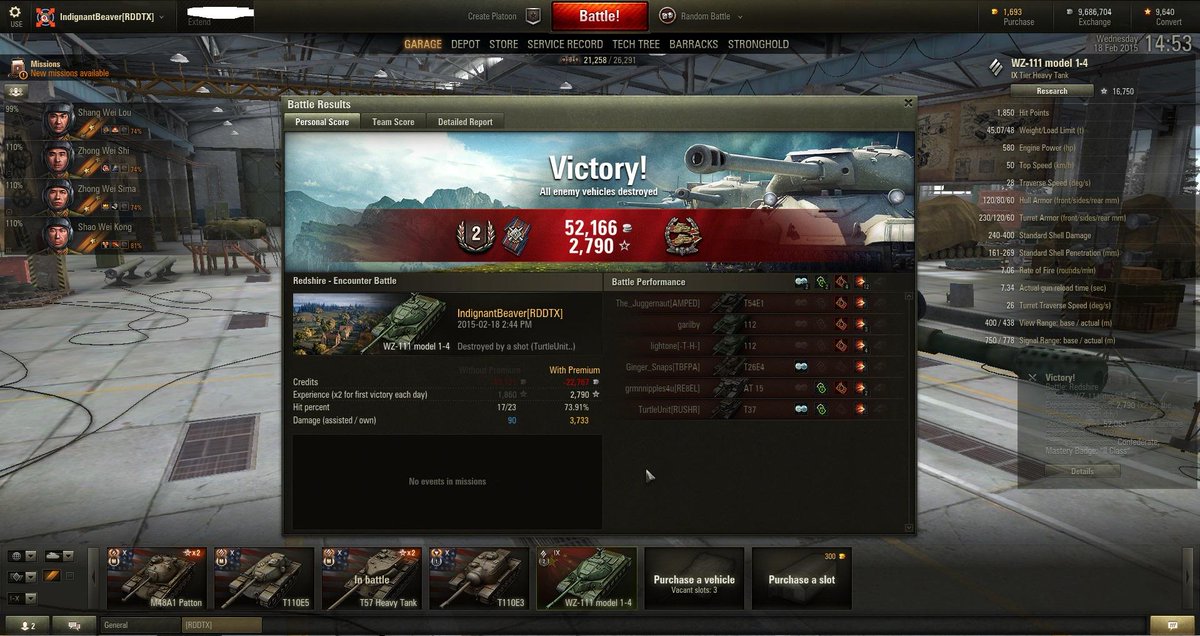Viewport: 1200px width, 636px height.
Task: Switch to the DEPOT menu
Action: [465, 44]
